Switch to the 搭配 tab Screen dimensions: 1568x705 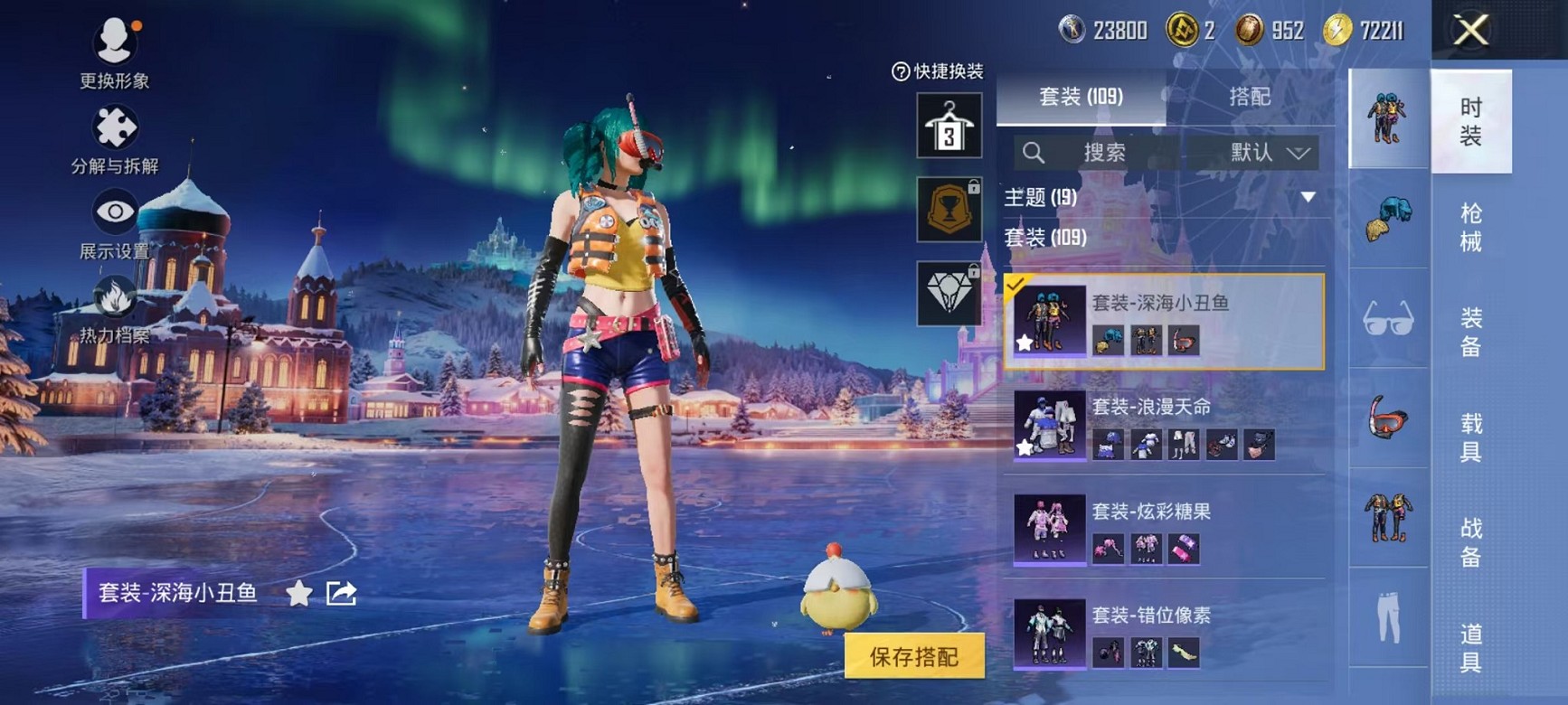coord(1250,97)
